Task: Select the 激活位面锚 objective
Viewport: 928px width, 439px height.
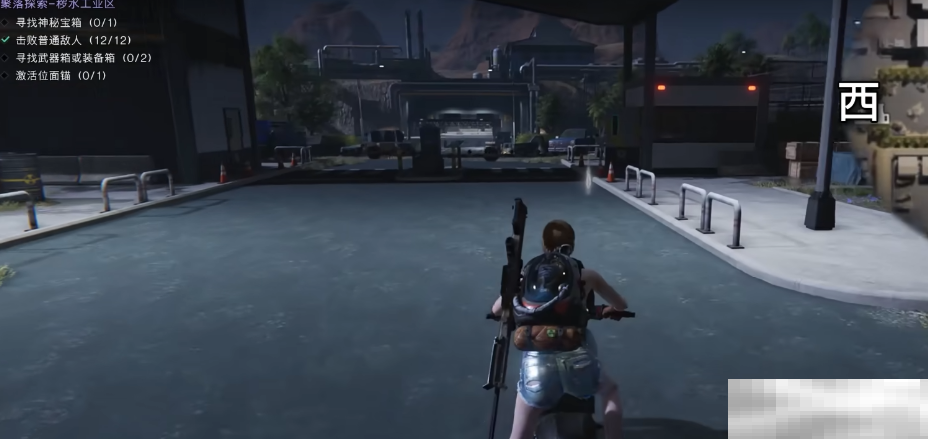Action: 60,75
